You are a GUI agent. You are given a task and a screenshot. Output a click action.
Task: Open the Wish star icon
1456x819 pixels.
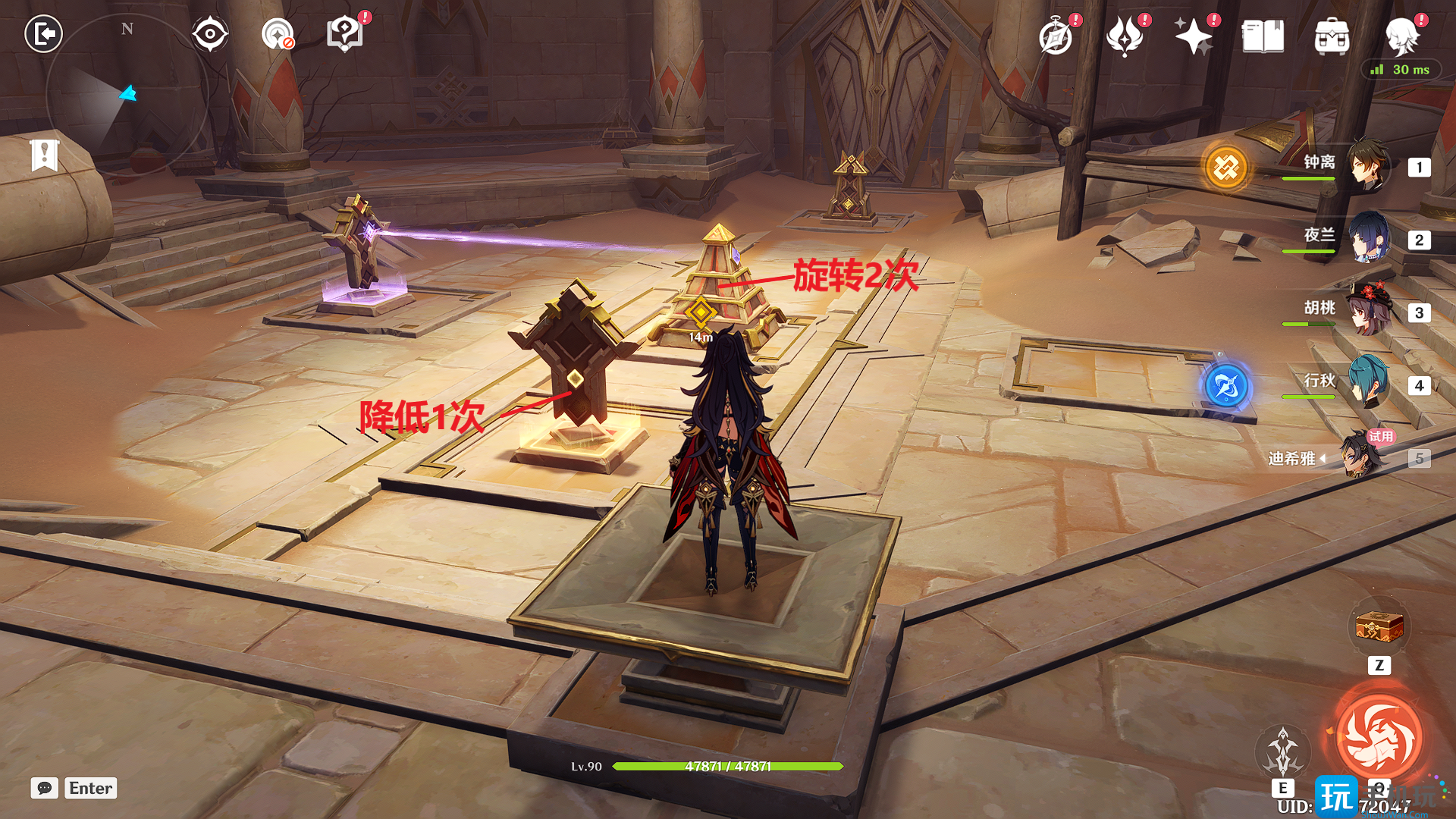[1195, 34]
